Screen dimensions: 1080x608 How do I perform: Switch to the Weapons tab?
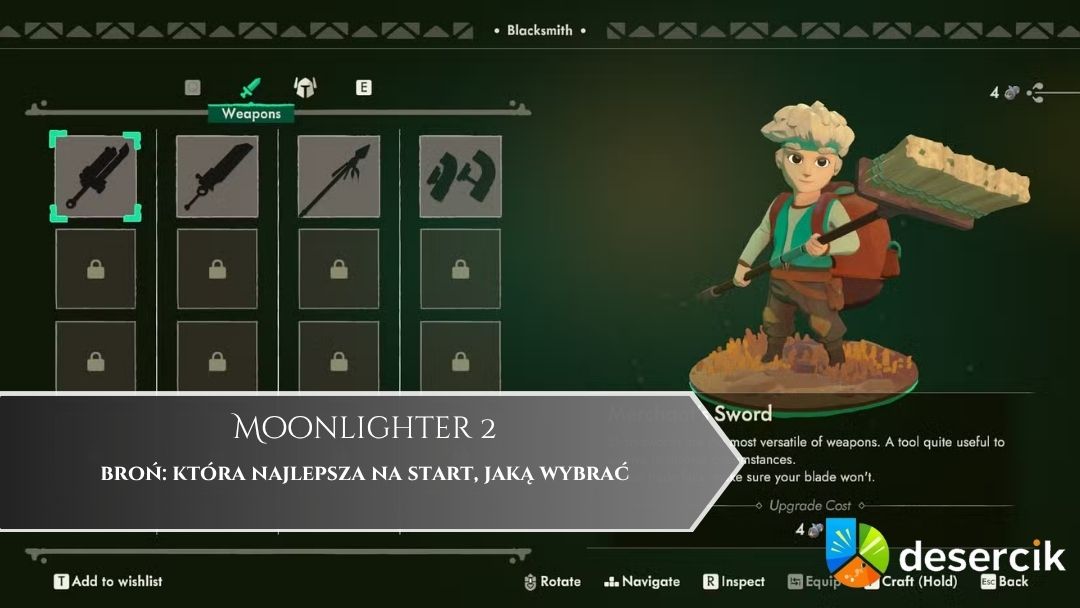(x=250, y=88)
